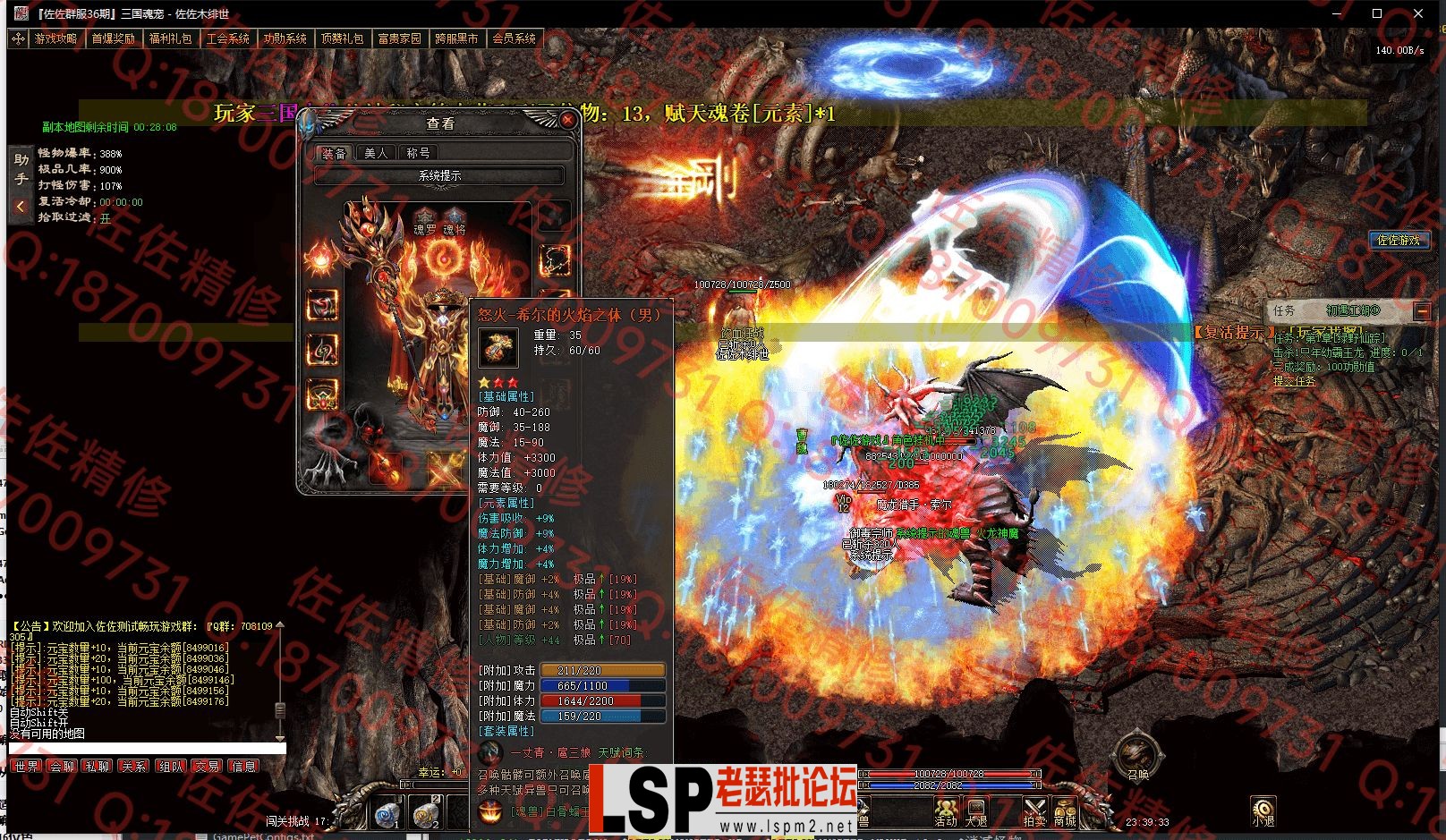Close the game window
The image size is (1446, 840).
tap(1418, 13)
